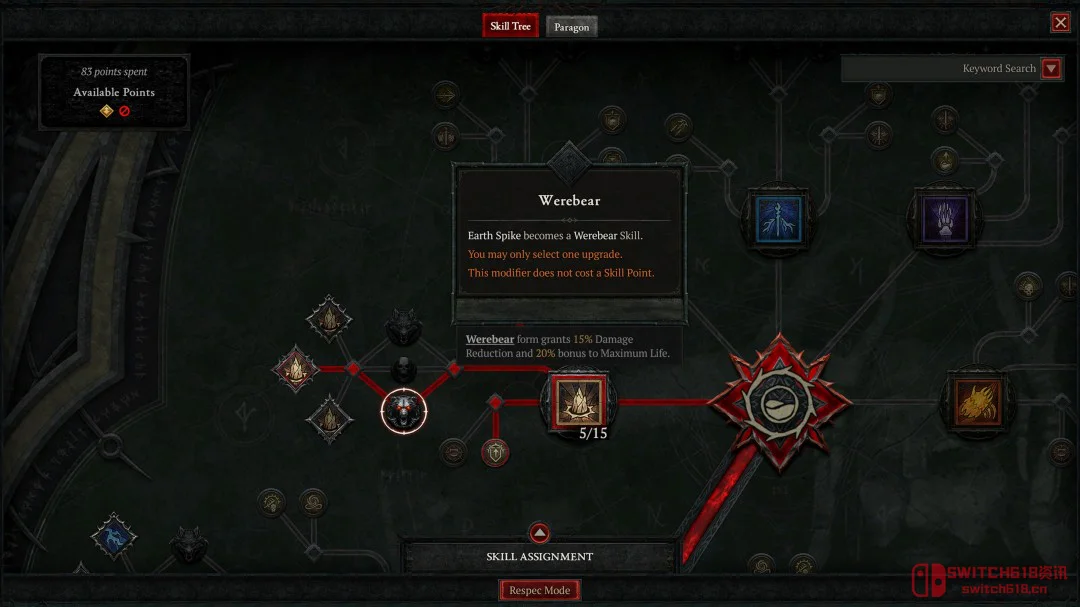Select the orange beast skill node
1080x607 pixels.
tap(977, 402)
